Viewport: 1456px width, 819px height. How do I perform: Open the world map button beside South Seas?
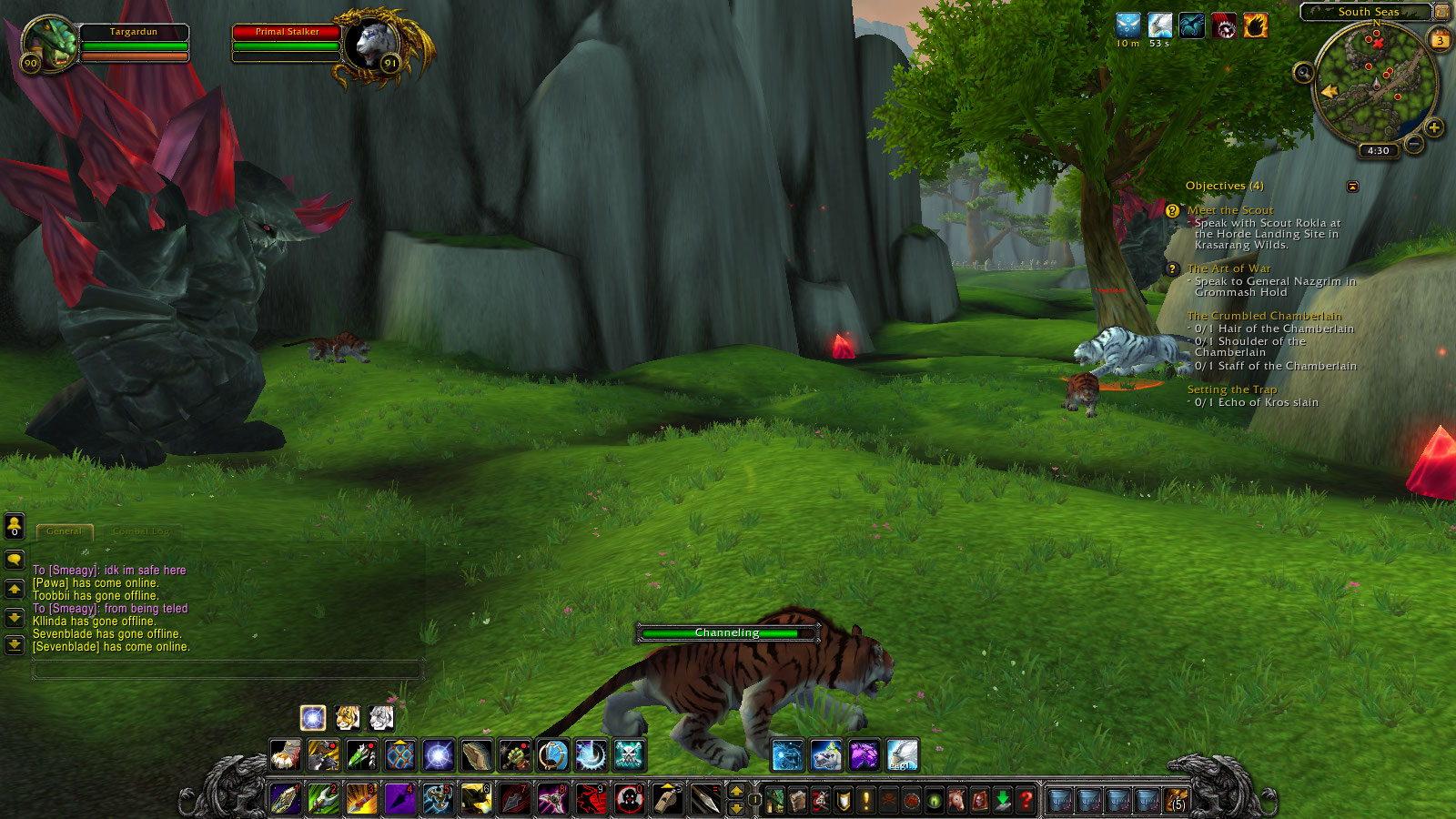pyautogui.click(x=1441, y=12)
